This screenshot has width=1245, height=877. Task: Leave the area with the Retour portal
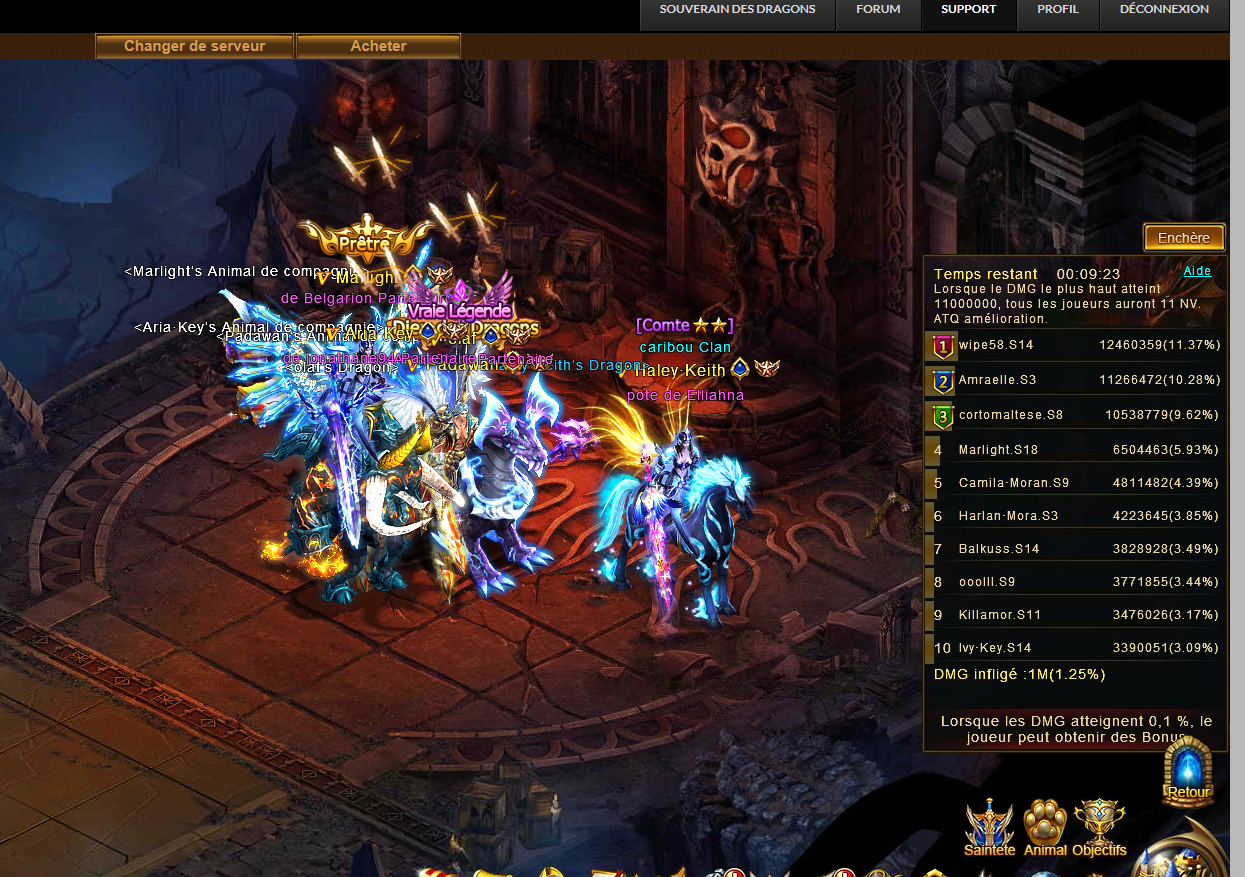coord(1188,772)
